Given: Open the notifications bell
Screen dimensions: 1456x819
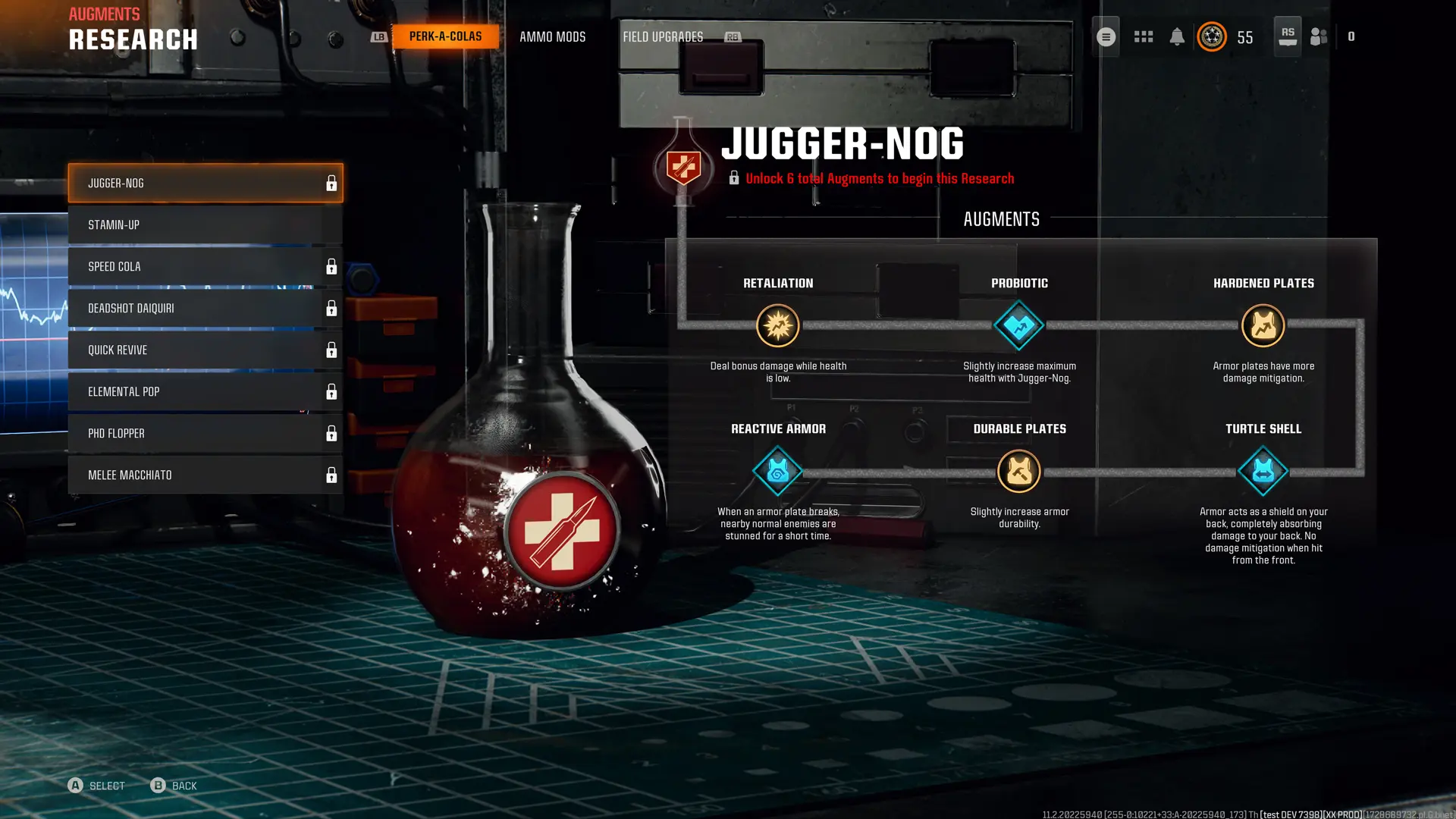Looking at the screenshot, I should tap(1177, 36).
